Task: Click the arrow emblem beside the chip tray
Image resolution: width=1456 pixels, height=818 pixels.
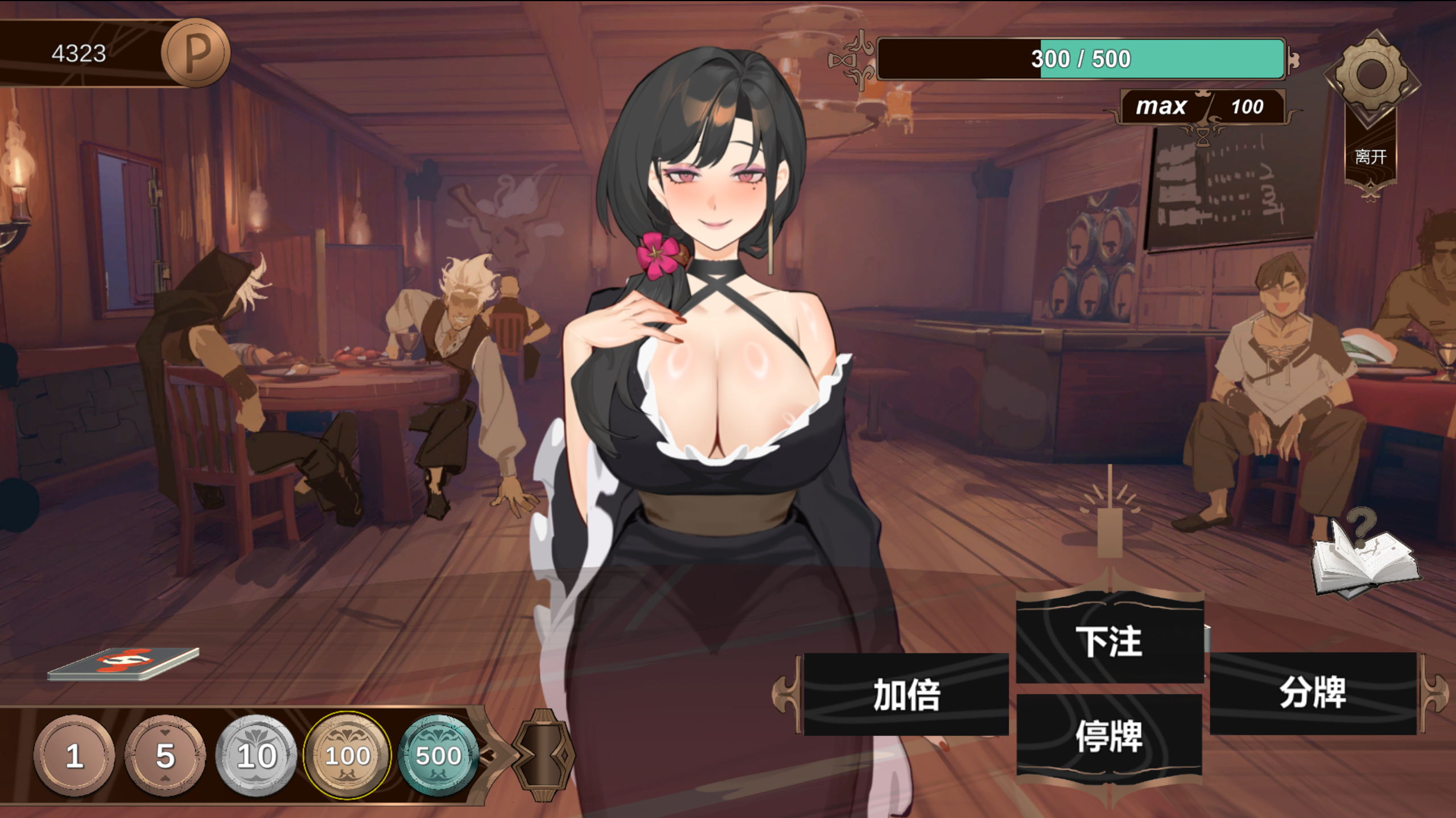Action: click(542, 755)
